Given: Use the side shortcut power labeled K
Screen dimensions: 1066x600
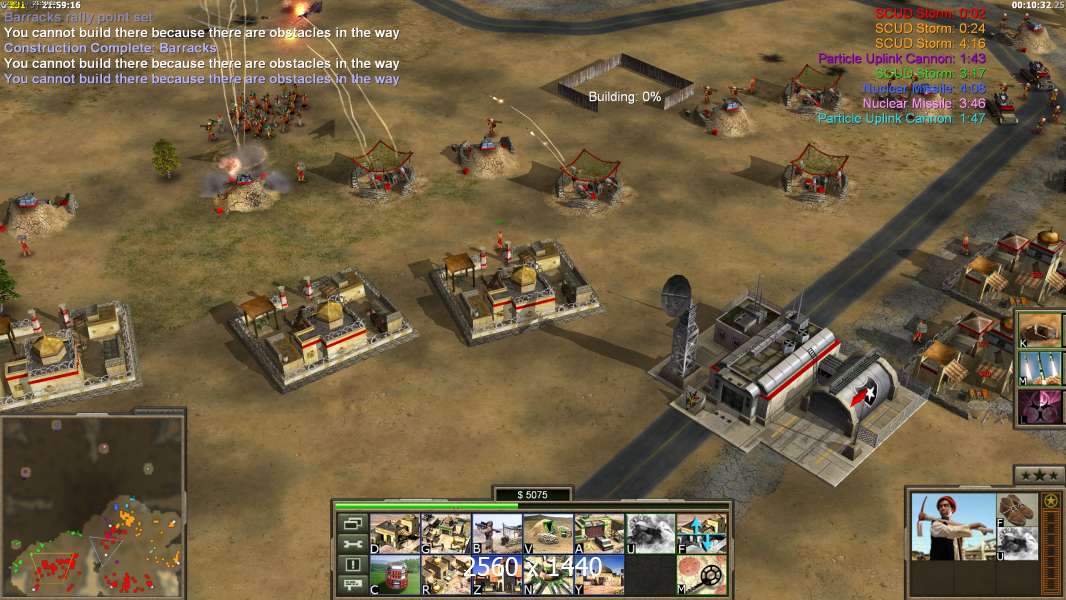Looking at the screenshot, I should [x=1041, y=329].
